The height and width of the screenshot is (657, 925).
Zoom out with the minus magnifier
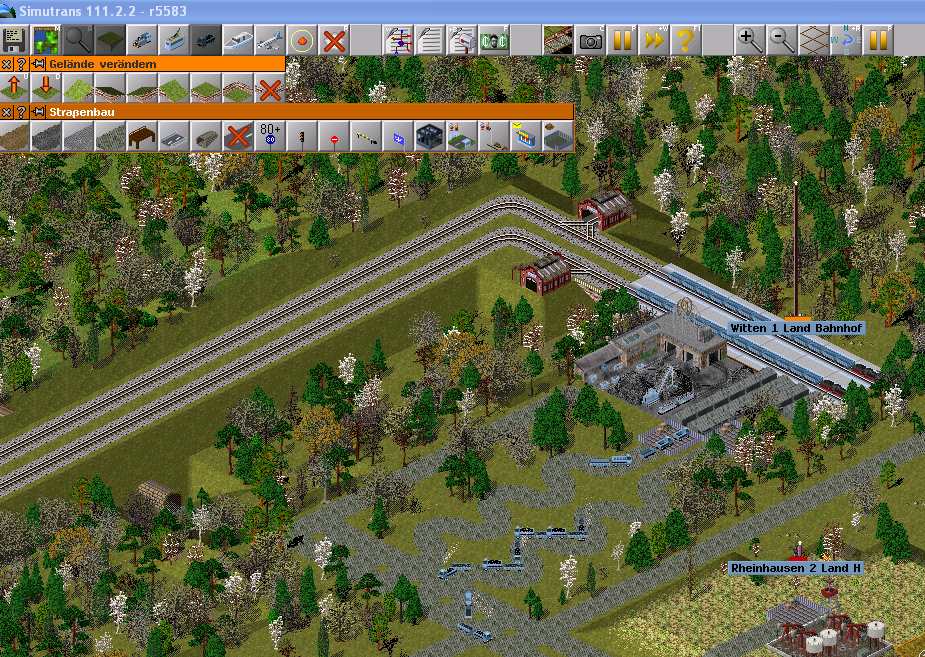[x=782, y=40]
